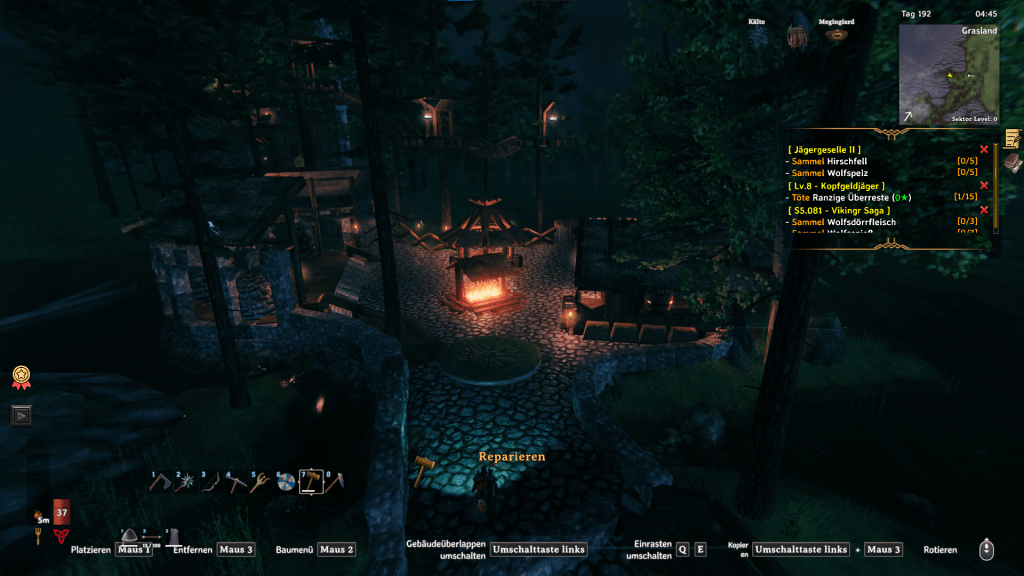1024x576 pixels.
Task: Click the Kälte status effect icon
Action: (760, 35)
